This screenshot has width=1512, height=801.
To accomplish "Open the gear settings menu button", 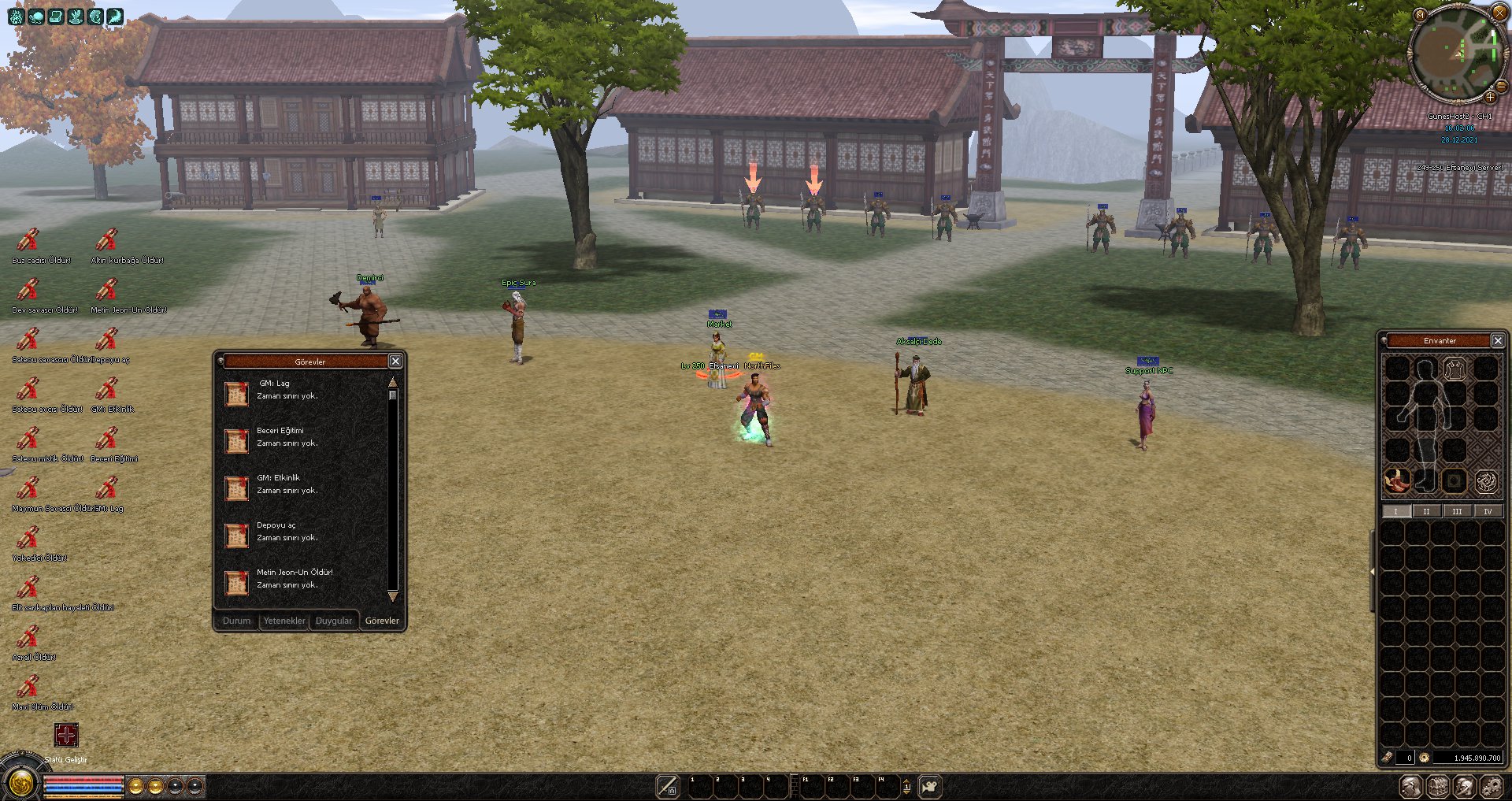I will 1491,786.
